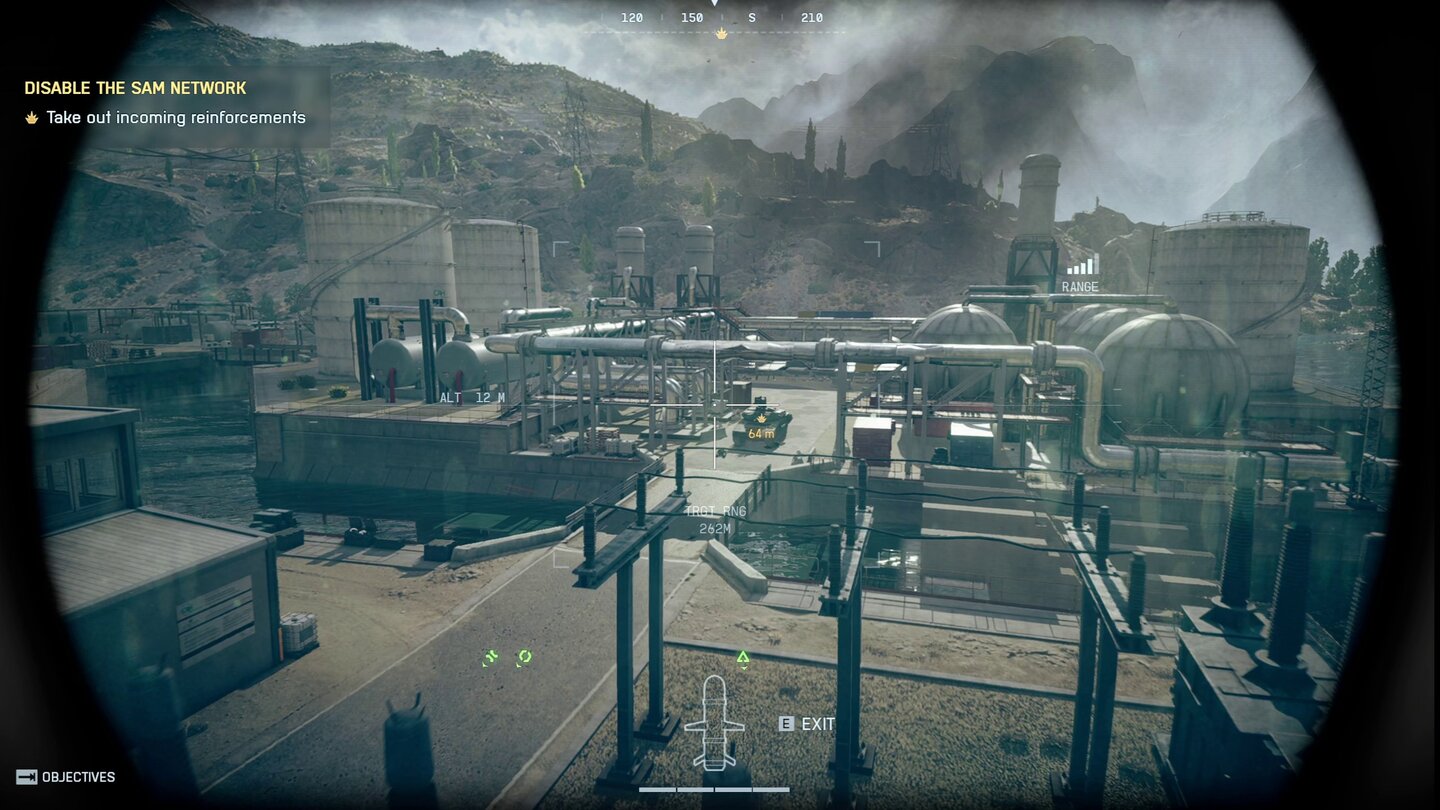
Task: Click the hand icon beside the objective text
Action: [x=32, y=117]
